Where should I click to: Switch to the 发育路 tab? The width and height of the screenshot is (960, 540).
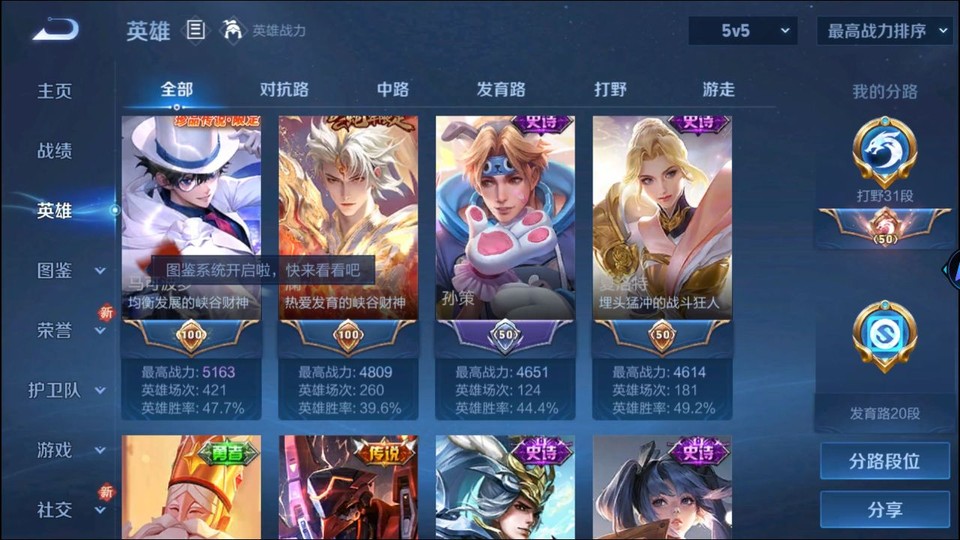[x=501, y=89]
